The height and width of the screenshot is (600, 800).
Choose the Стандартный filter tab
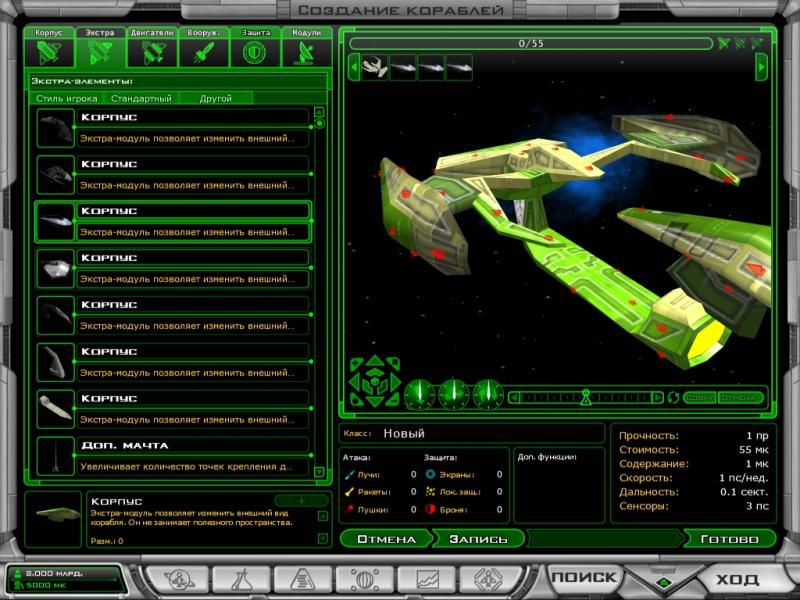[x=141, y=99]
